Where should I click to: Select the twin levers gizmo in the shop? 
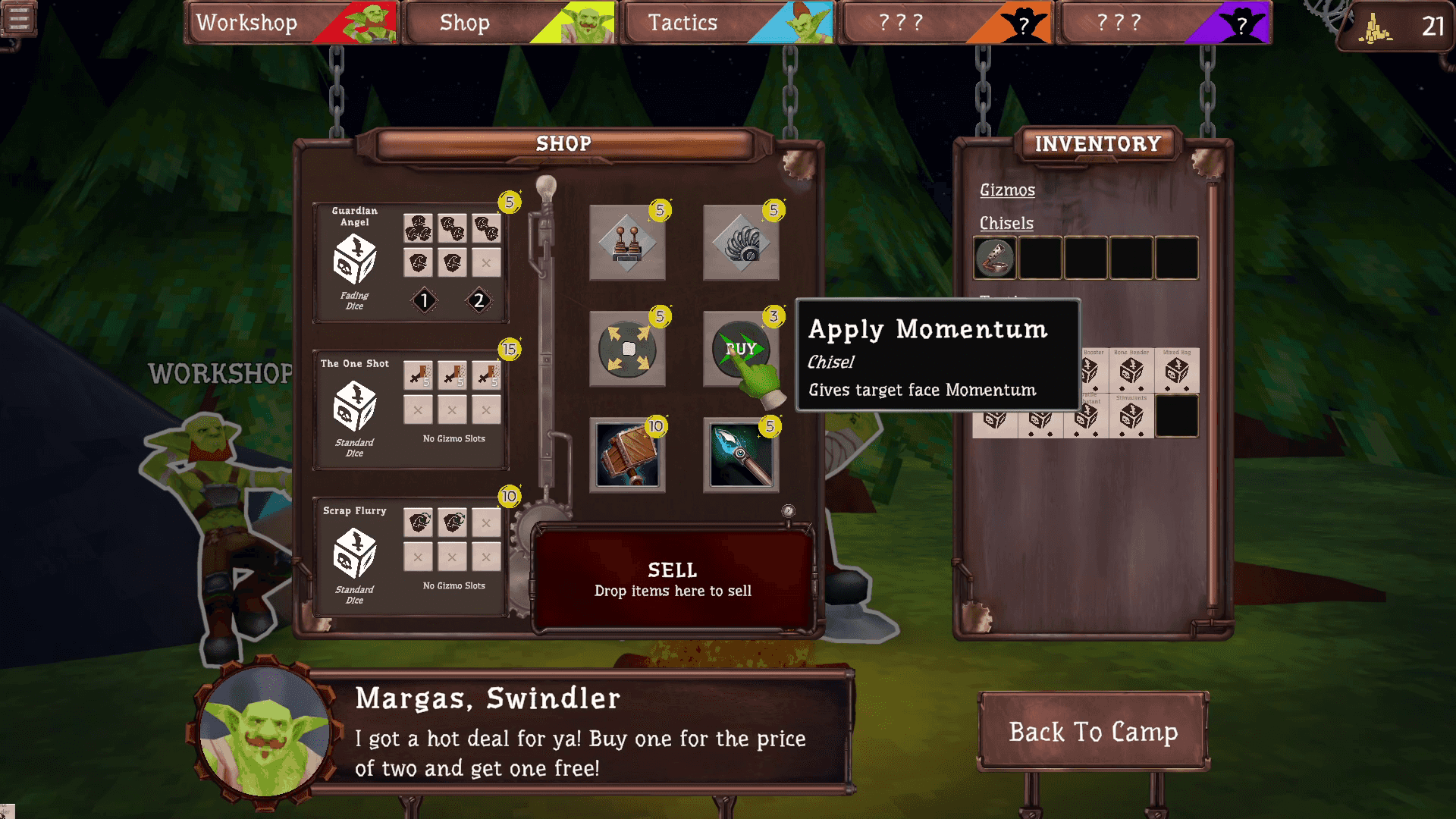click(x=627, y=244)
